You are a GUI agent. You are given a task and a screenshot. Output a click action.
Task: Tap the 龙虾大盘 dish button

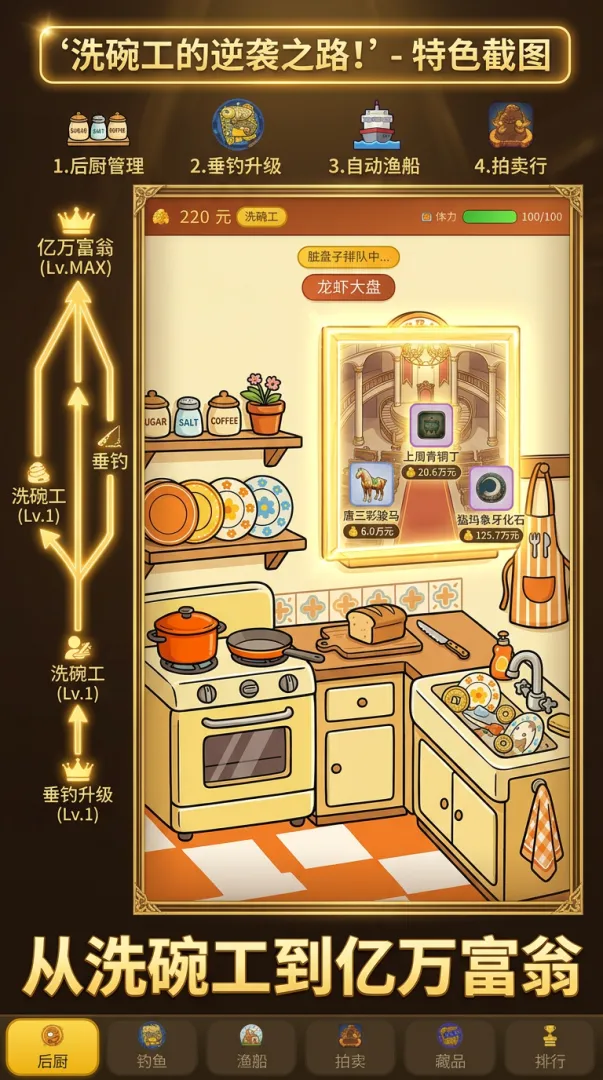pyautogui.click(x=349, y=287)
